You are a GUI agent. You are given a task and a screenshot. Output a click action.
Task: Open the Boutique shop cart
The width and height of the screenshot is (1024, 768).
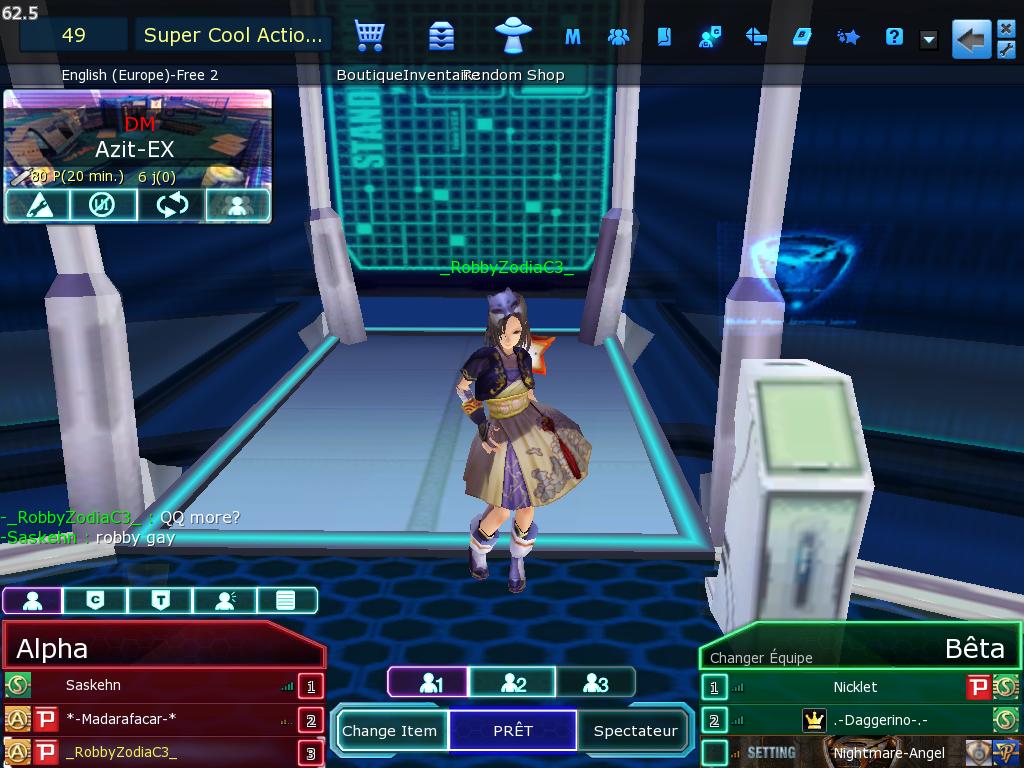[x=370, y=37]
